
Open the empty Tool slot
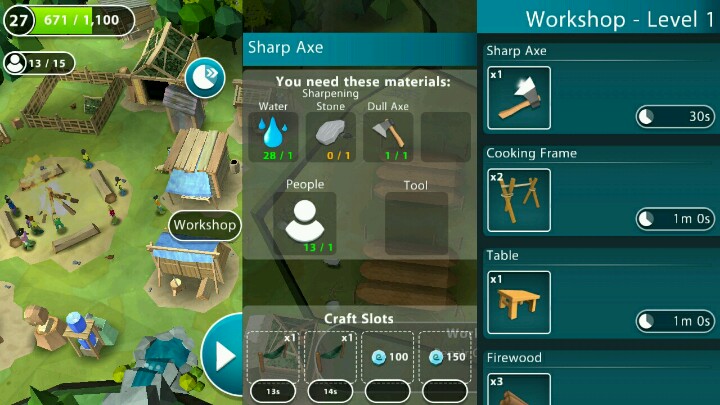point(415,224)
